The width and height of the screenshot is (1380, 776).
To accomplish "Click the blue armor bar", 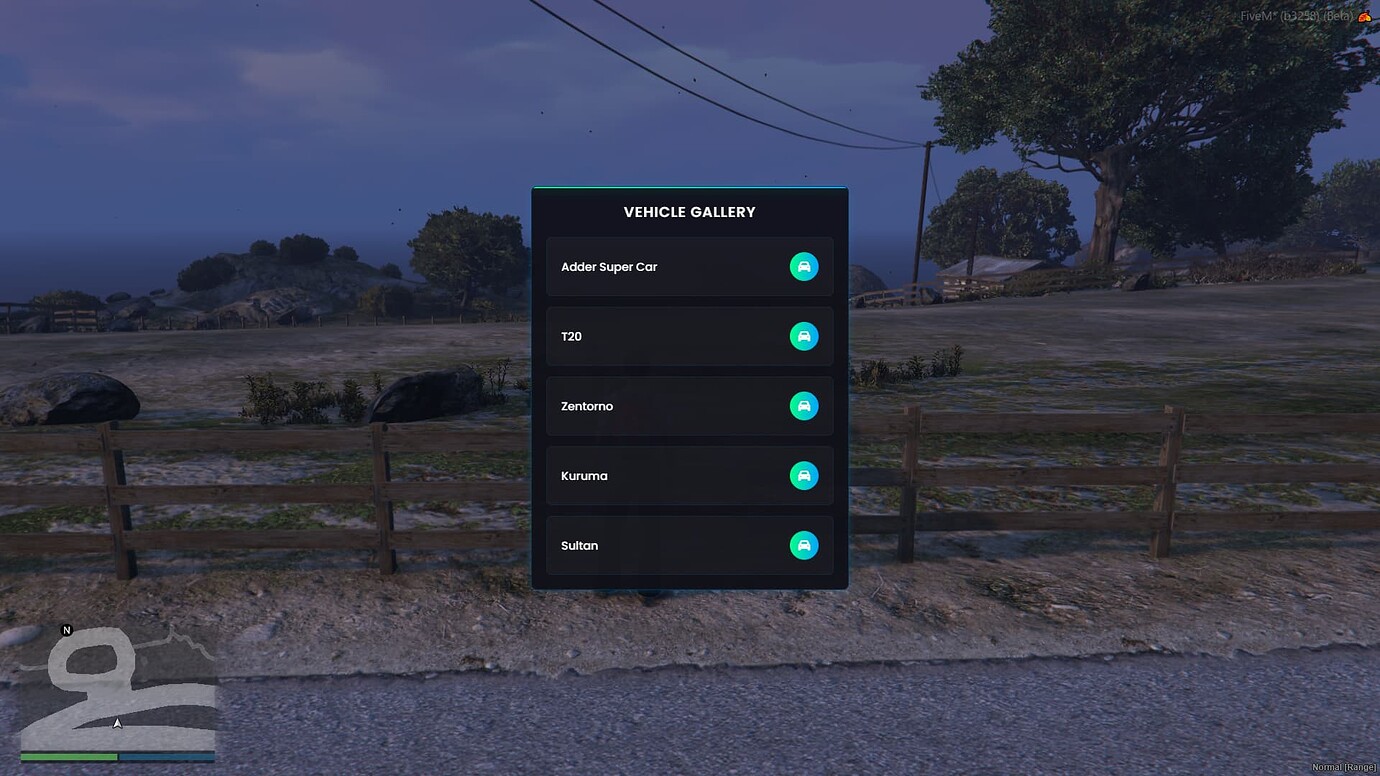I will (x=165, y=758).
